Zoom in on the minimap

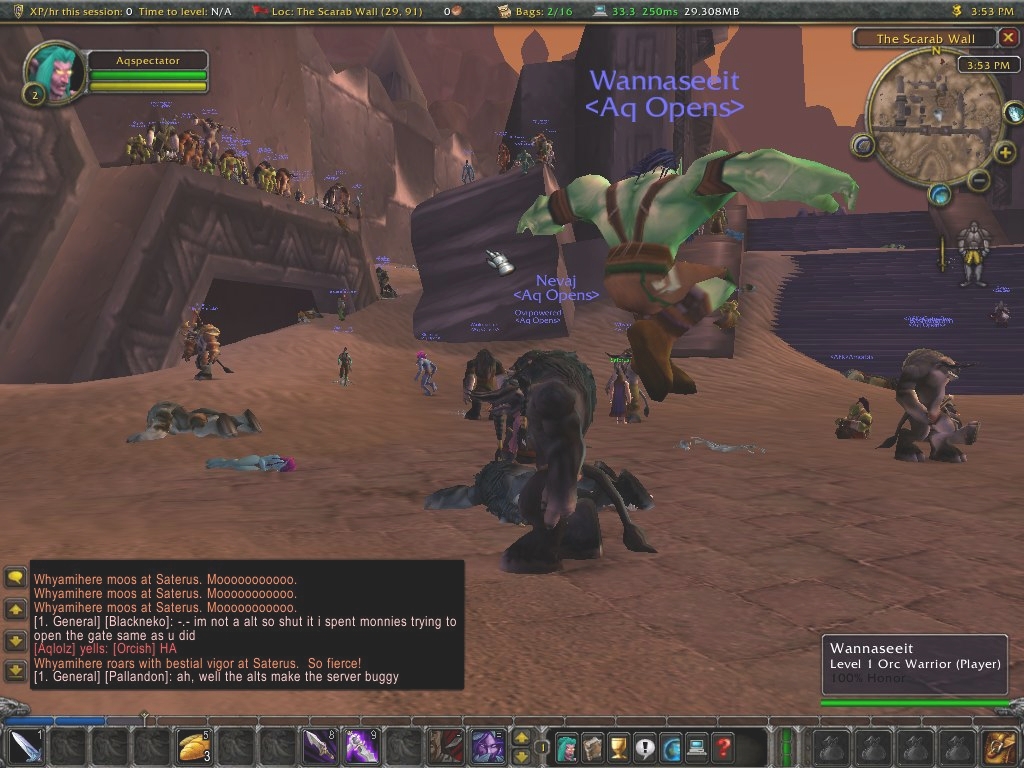(x=1005, y=153)
